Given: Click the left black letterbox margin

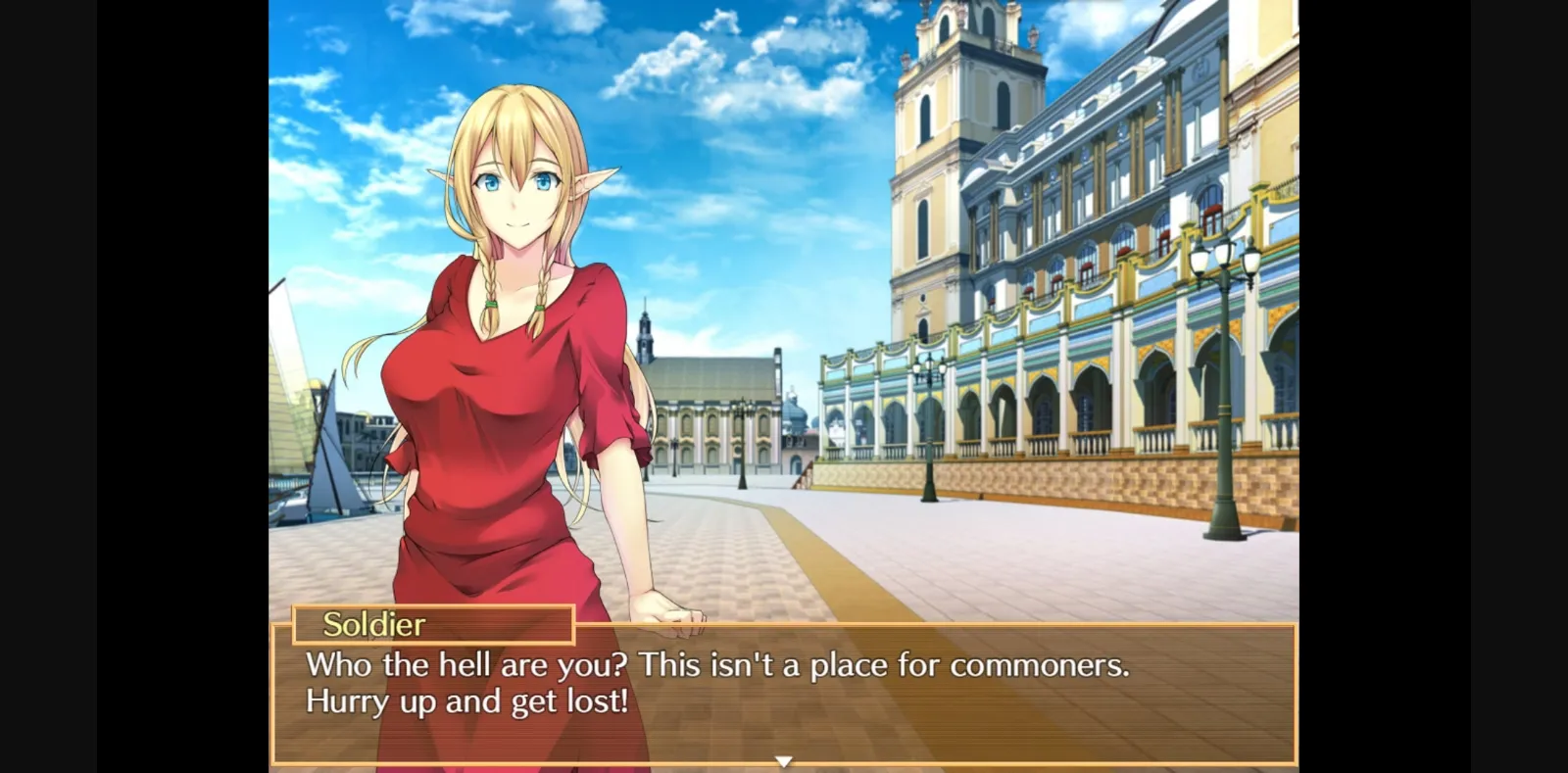Looking at the screenshot, I should click(x=132, y=386).
